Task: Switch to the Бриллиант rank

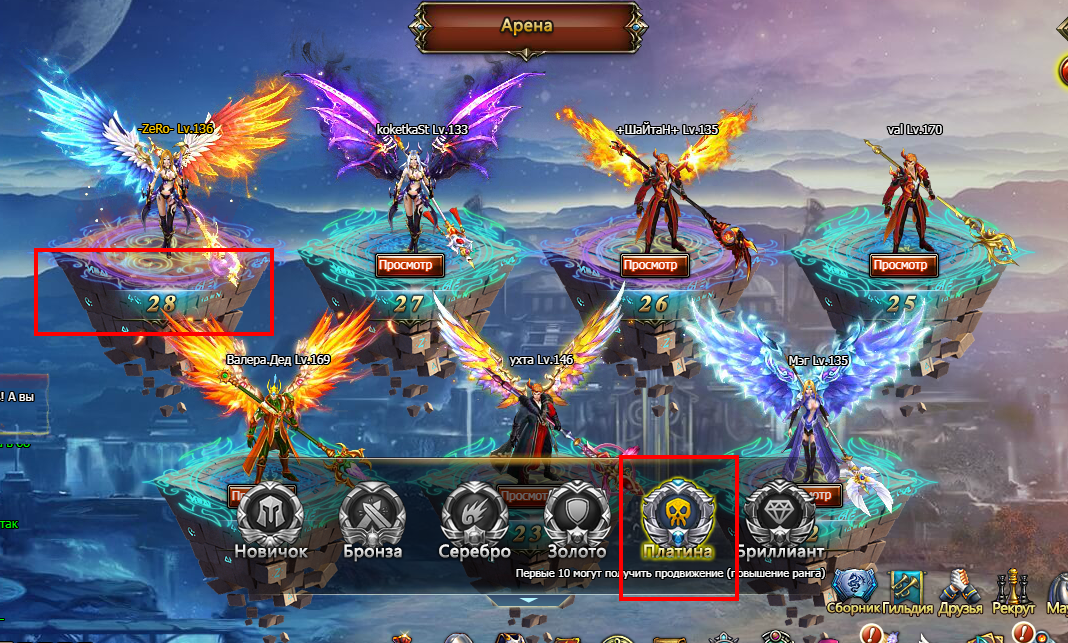Action: pos(780,516)
